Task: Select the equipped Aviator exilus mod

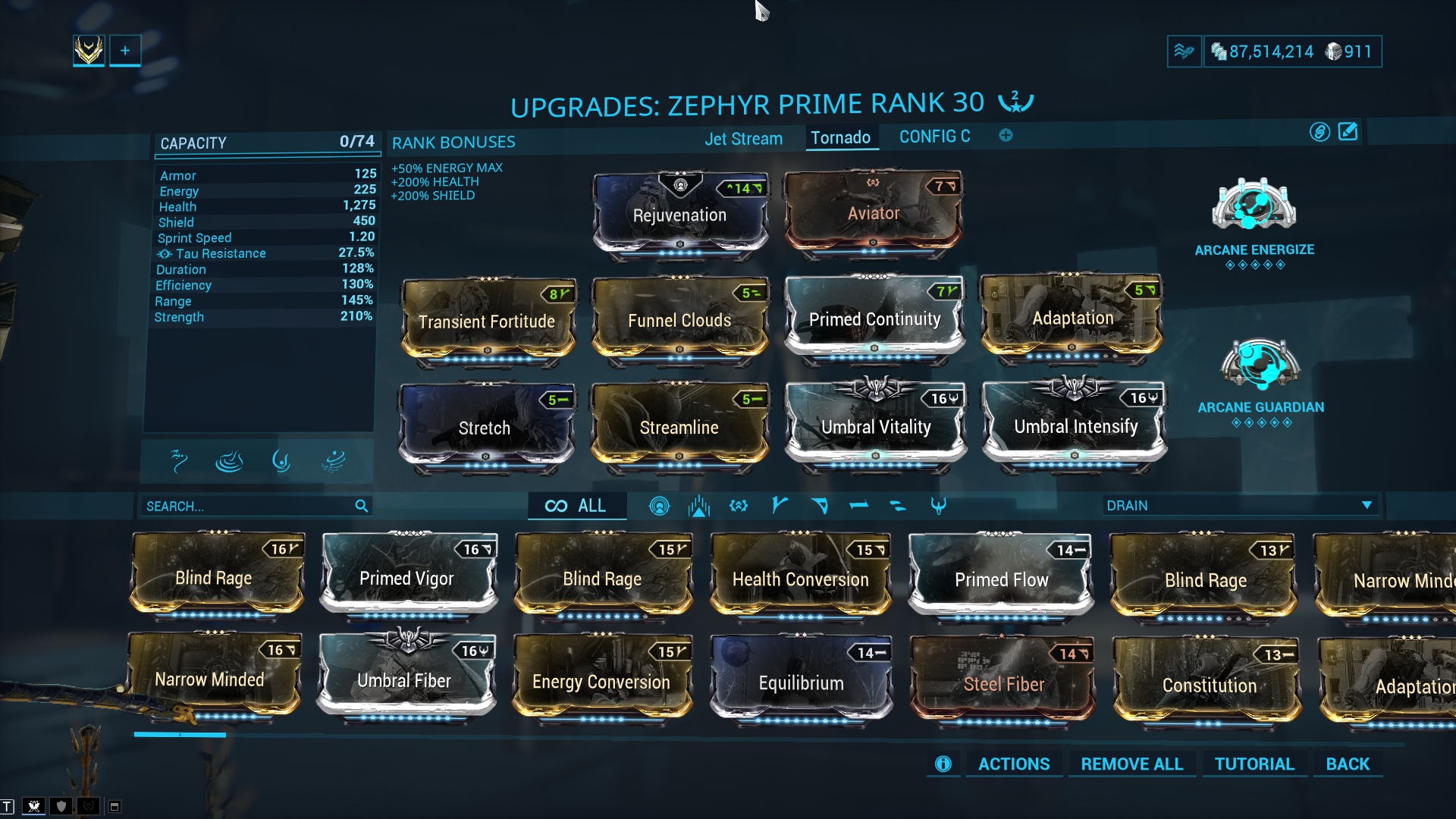Action: tap(873, 213)
